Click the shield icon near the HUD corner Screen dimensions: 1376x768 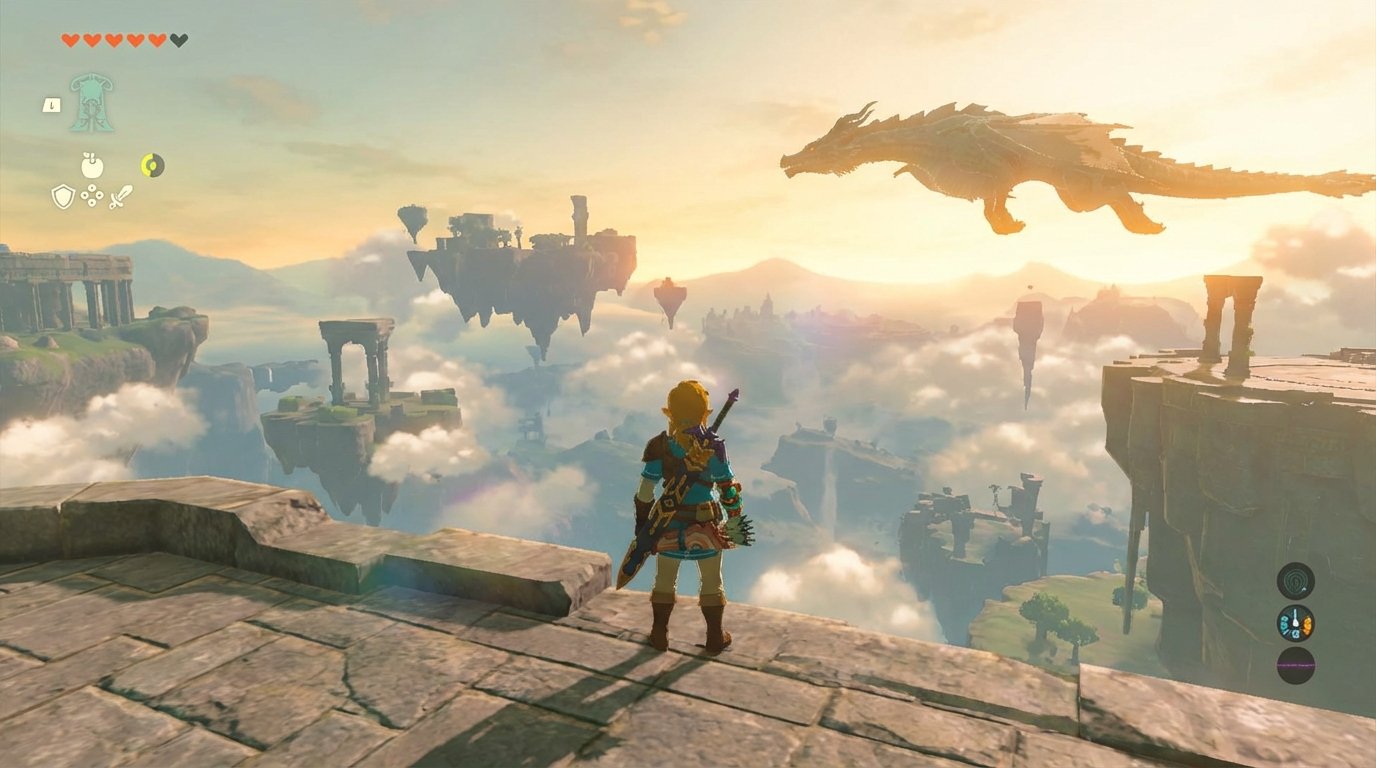point(62,196)
